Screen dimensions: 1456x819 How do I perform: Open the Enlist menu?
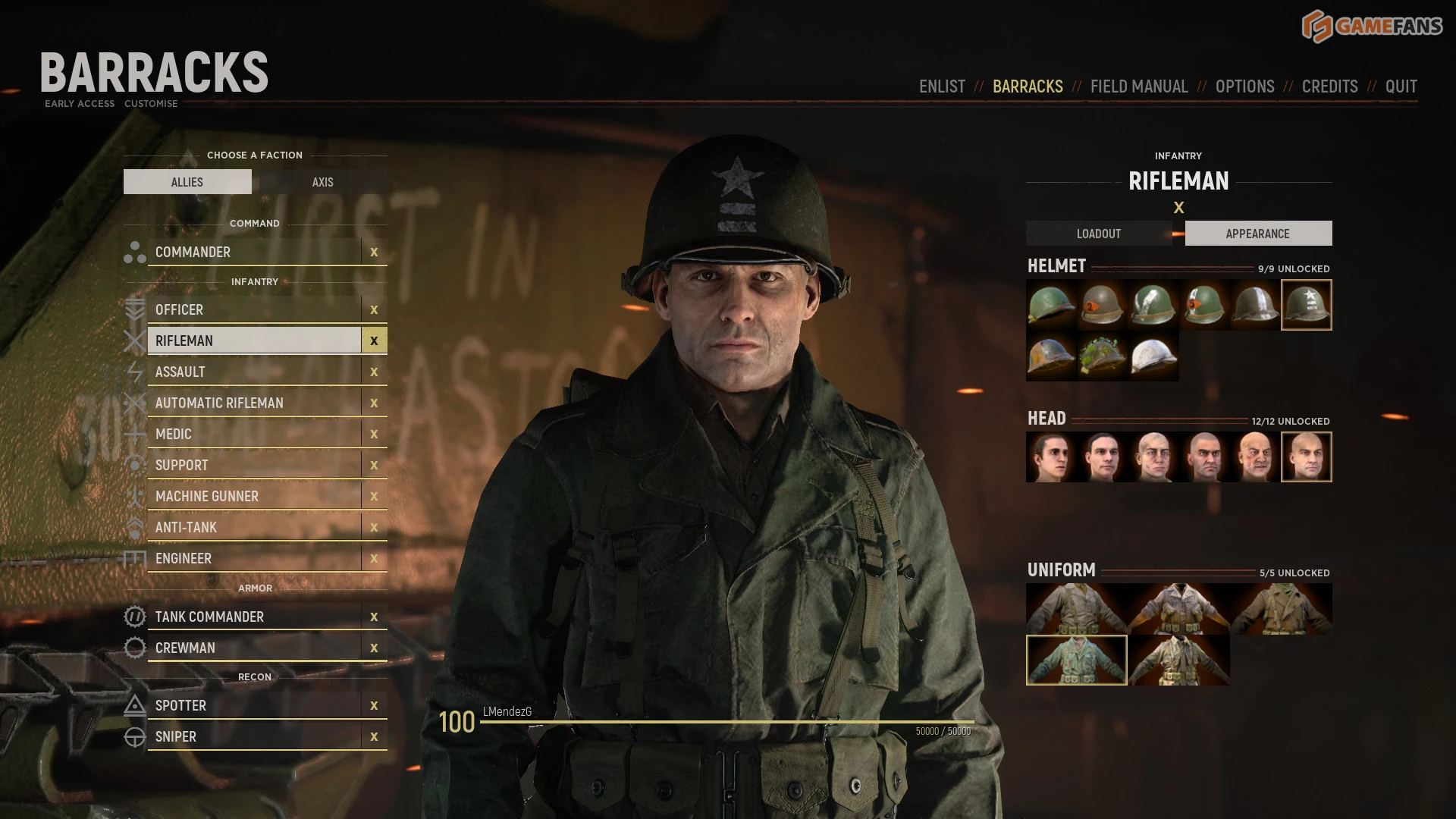(x=942, y=86)
